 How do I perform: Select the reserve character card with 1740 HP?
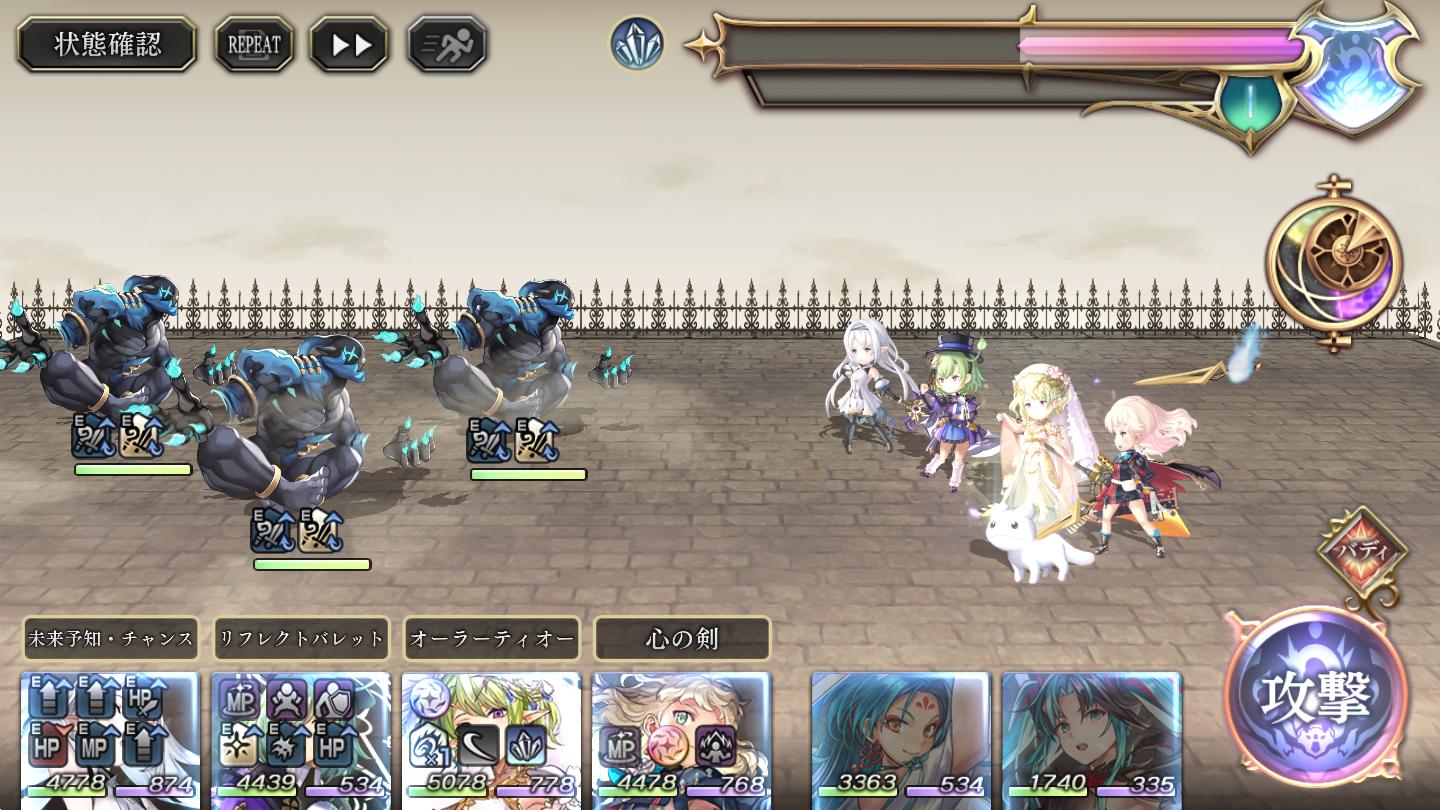pyautogui.click(x=1091, y=740)
